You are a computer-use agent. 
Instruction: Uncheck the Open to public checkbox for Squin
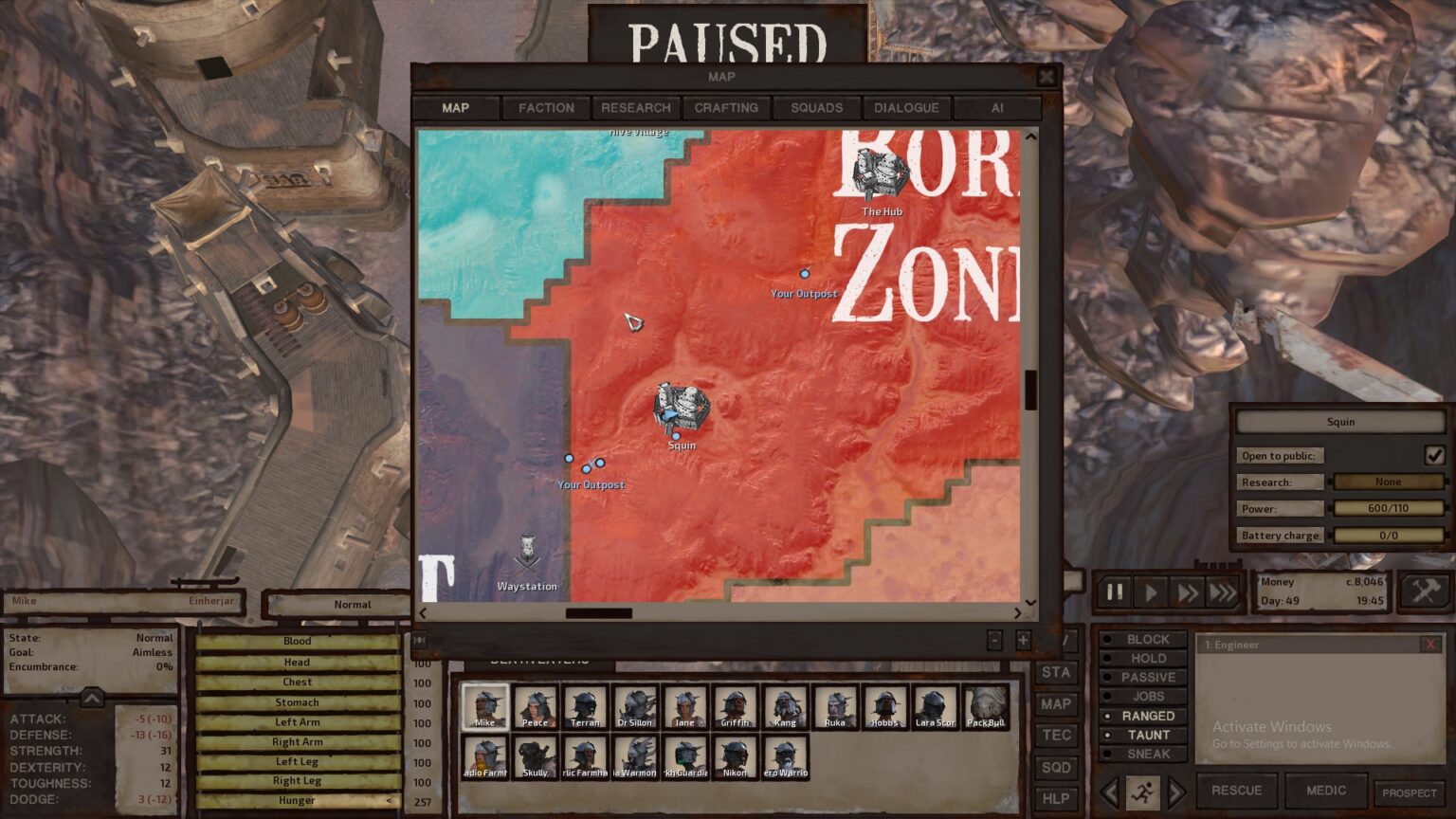(x=1434, y=455)
